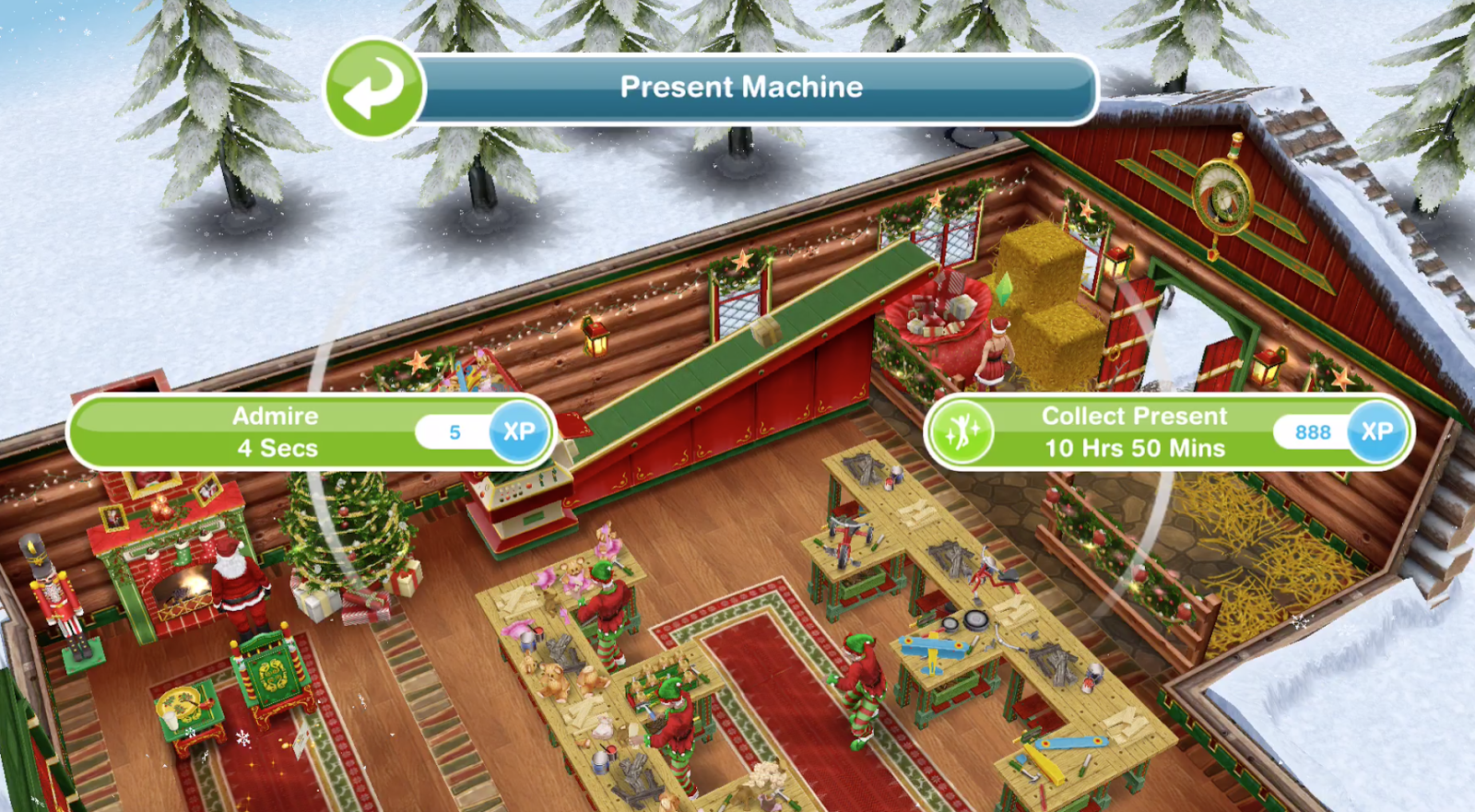Viewport: 1475px width, 812px height.
Task: Start the Admire 4 Secs action
Action: coord(275,431)
